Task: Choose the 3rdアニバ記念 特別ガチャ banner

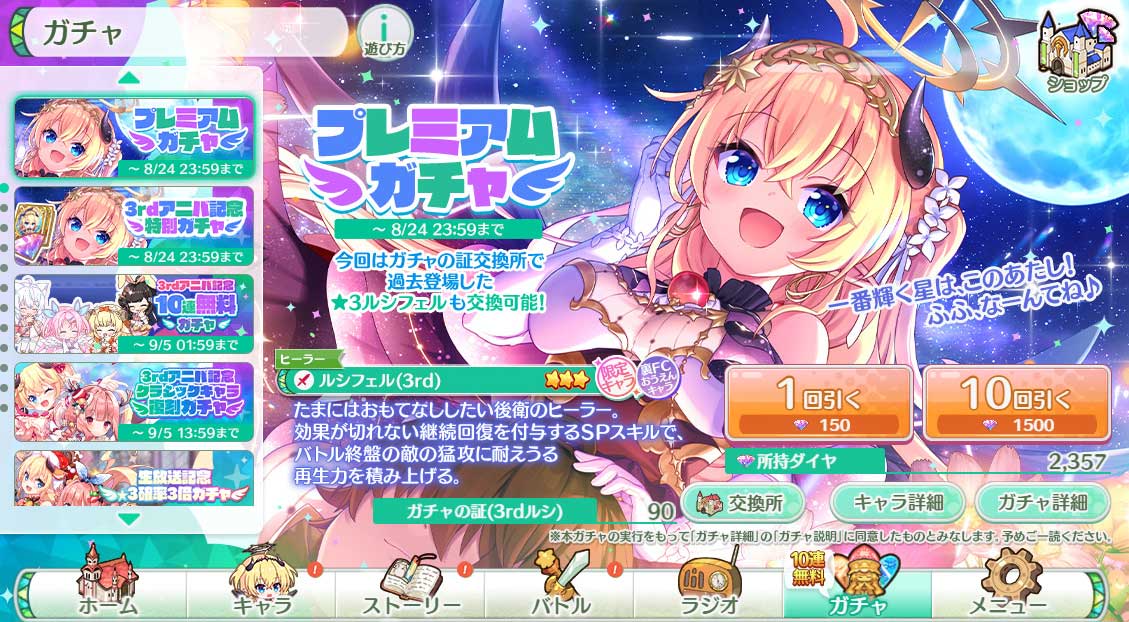Action: 134,226
